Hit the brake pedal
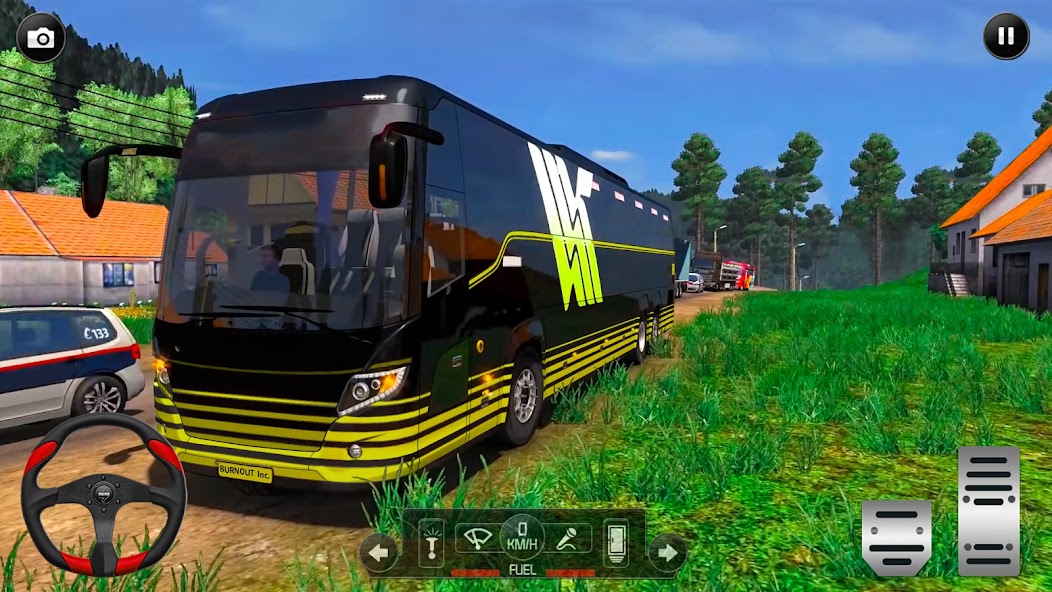This screenshot has height=592, width=1052. (896, 537)
